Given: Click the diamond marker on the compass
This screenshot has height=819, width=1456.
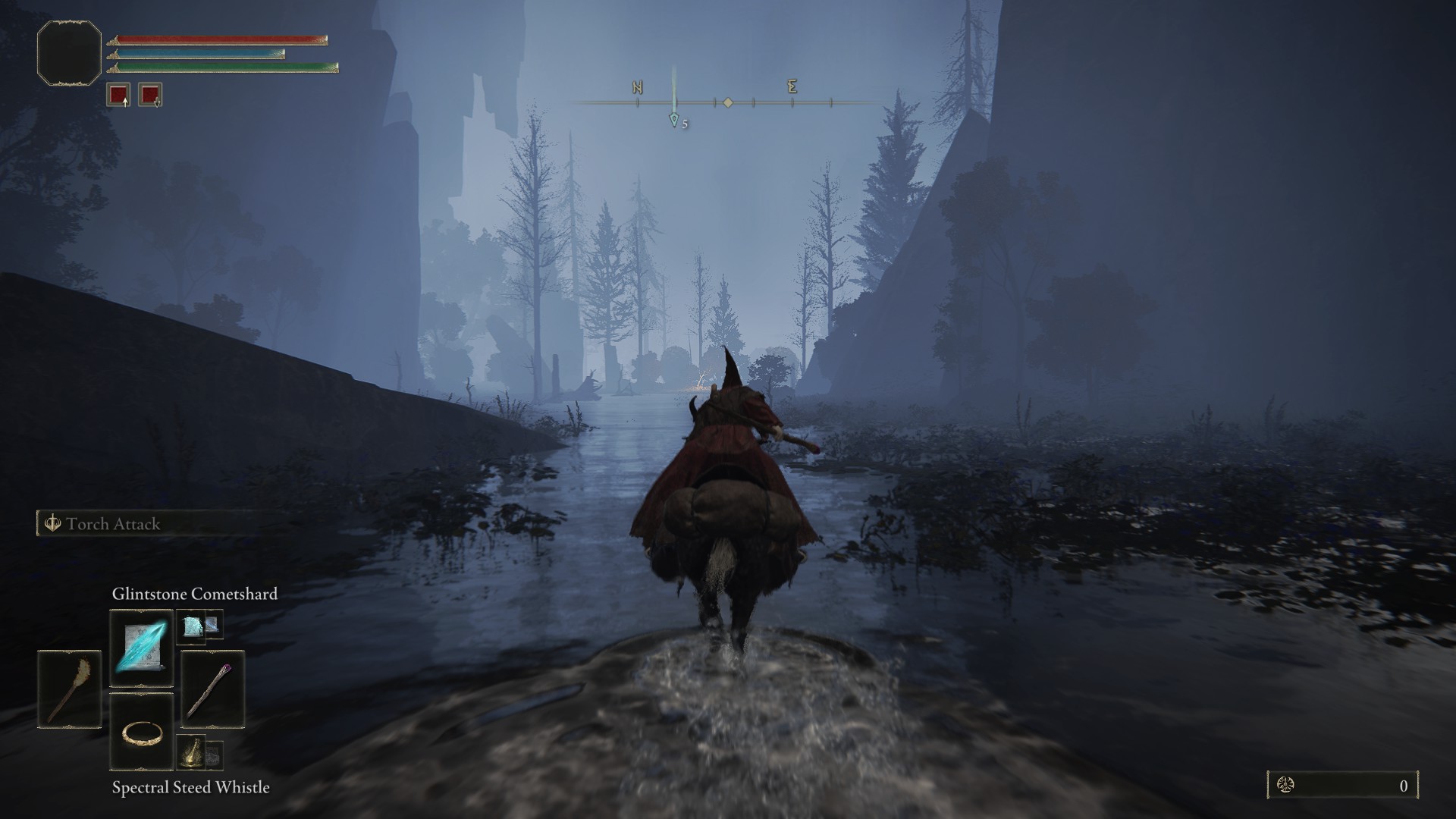Looking at the screenshot, I should coord(728,102).
